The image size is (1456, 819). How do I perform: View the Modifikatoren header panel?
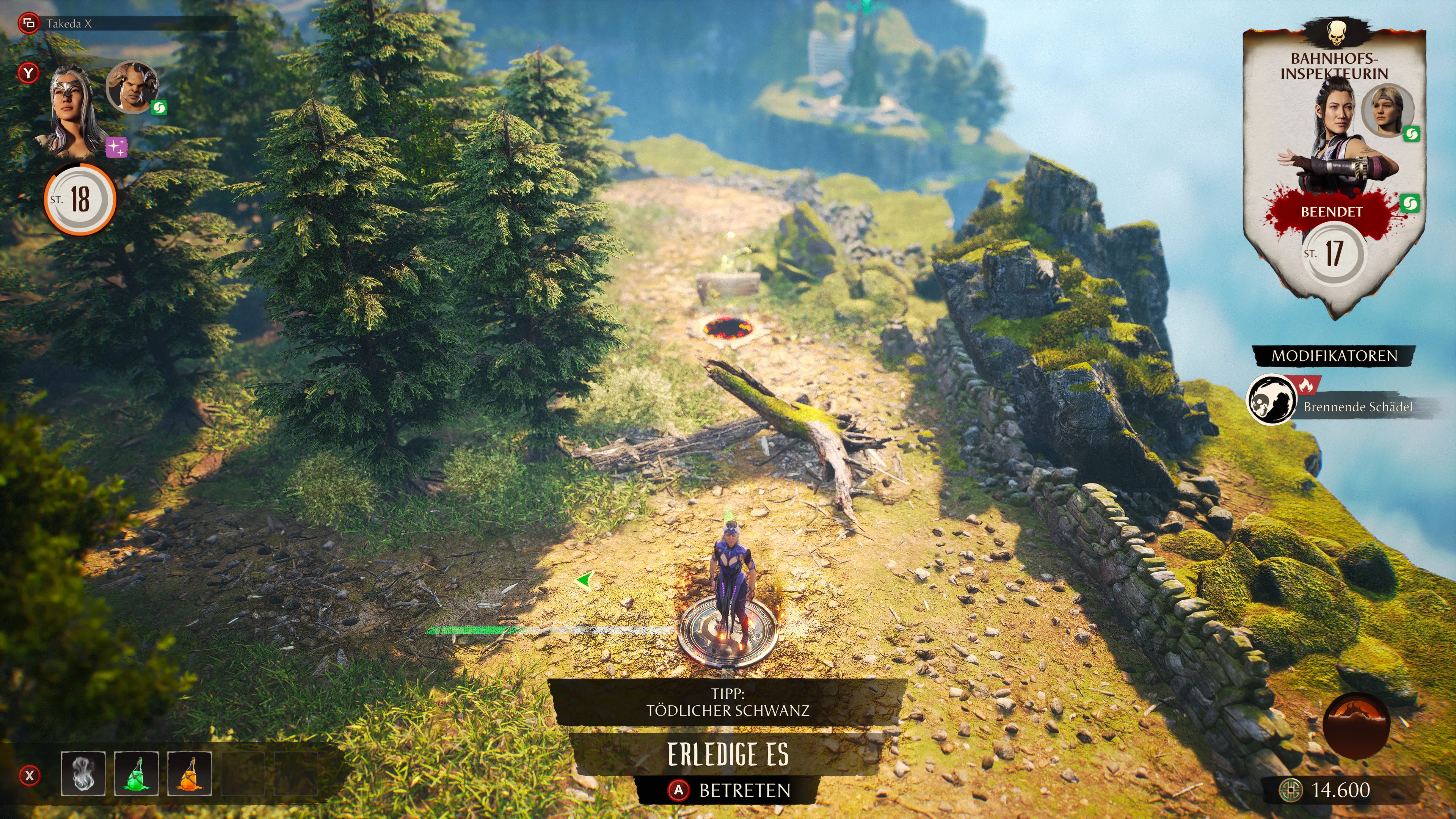1334,356
